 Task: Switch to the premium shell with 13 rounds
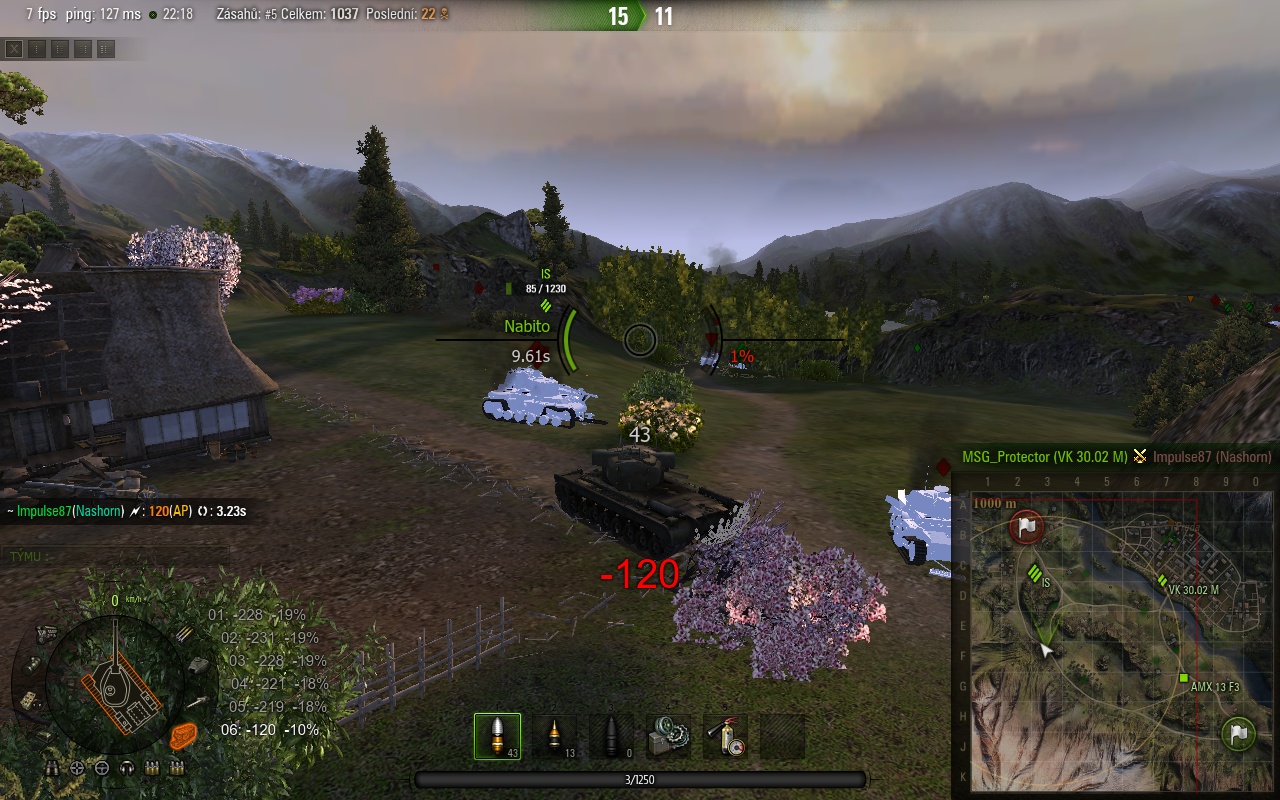pos(553,736)
